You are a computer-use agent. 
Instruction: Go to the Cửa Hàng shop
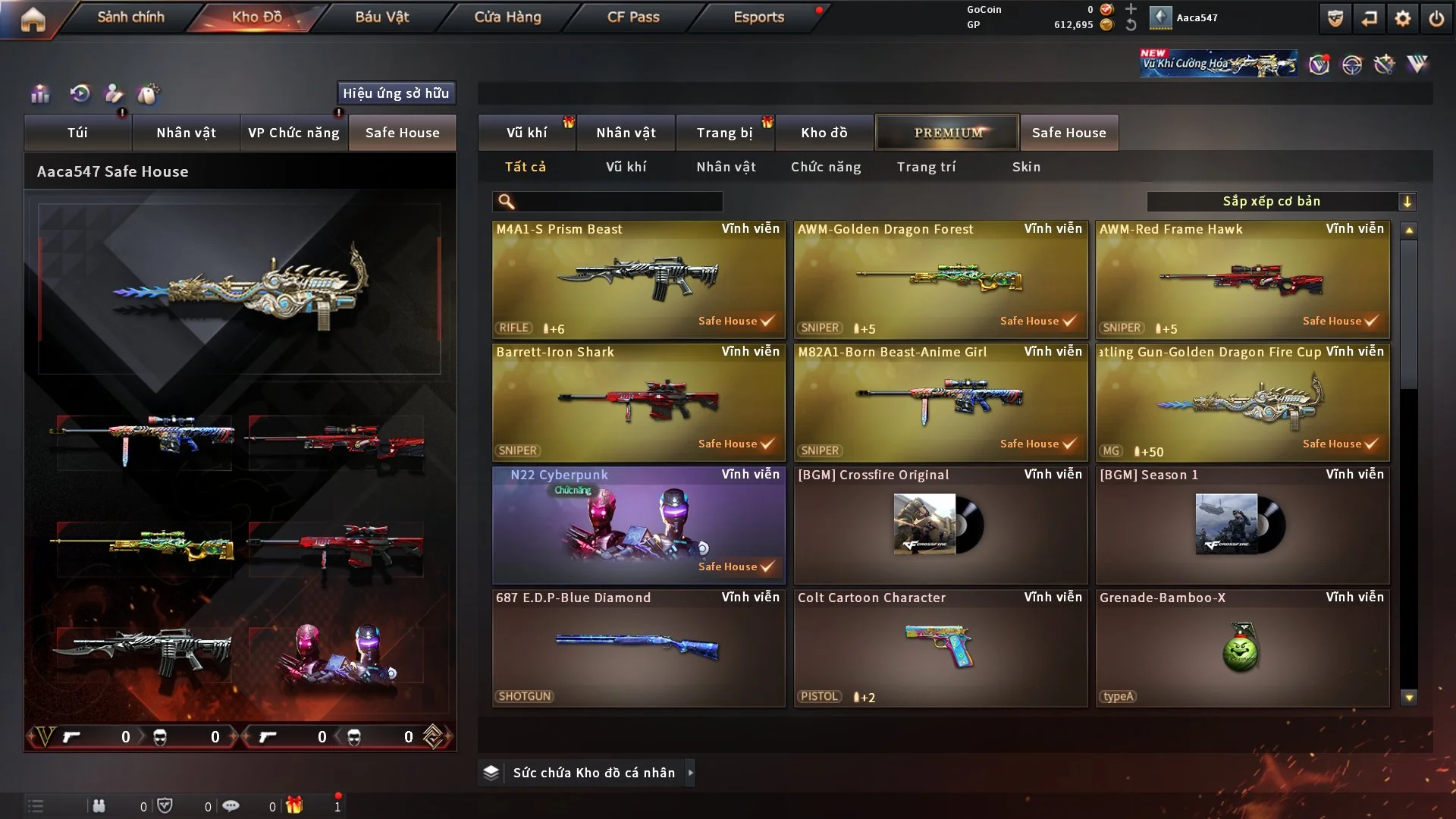coord(507,17)
